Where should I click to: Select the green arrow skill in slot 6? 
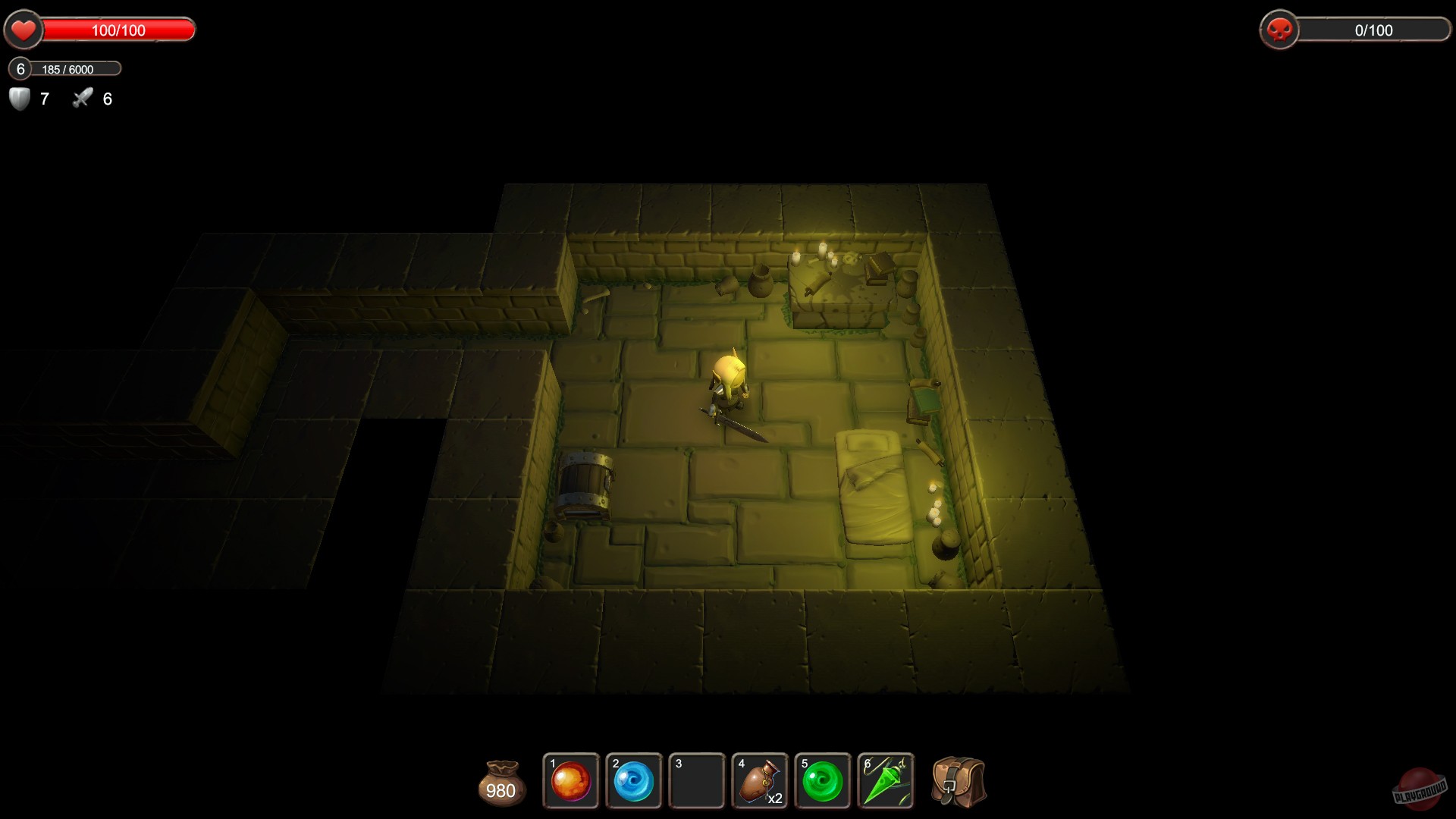coord(886,781)
